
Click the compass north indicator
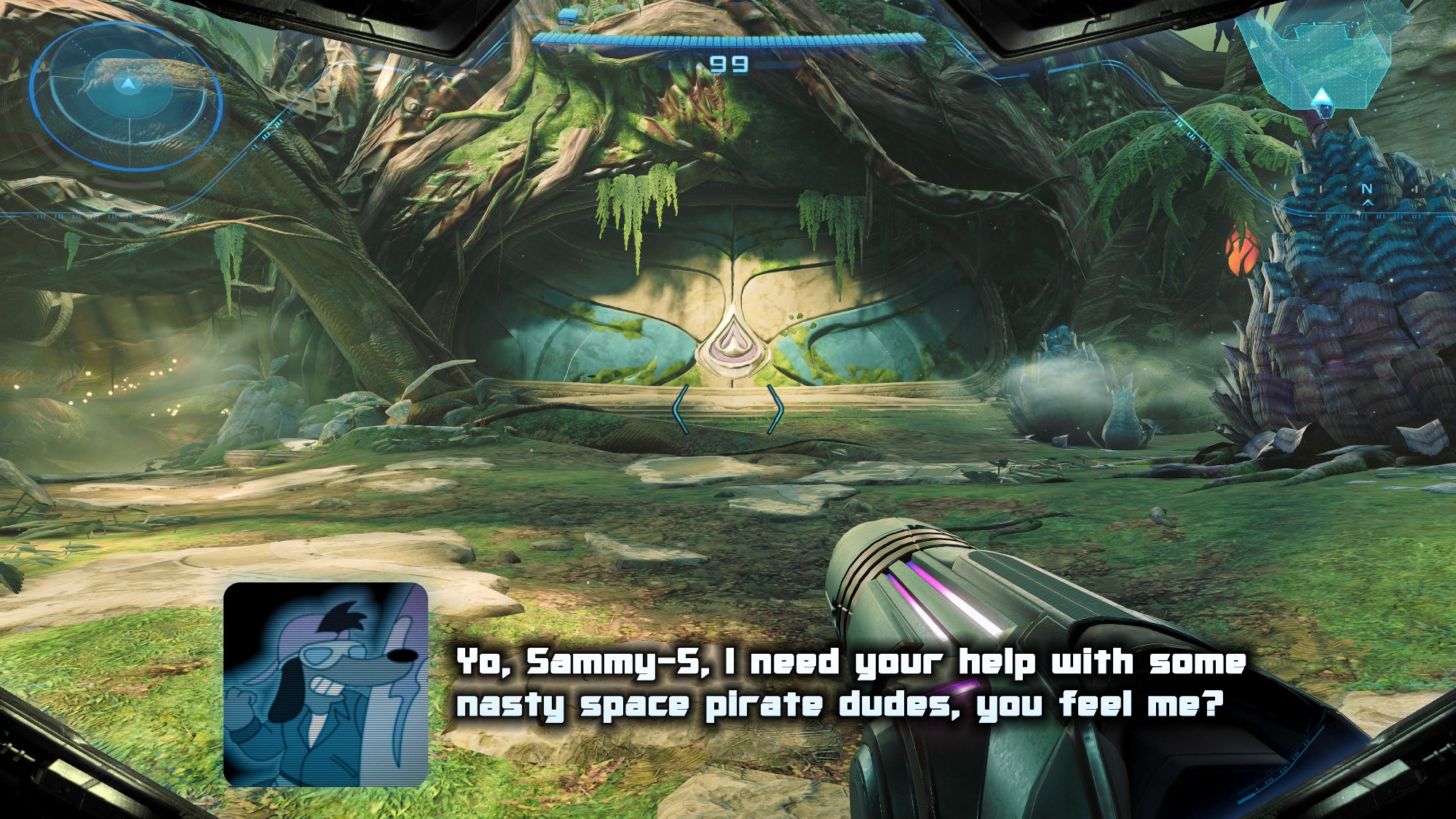click(1366, 190)
